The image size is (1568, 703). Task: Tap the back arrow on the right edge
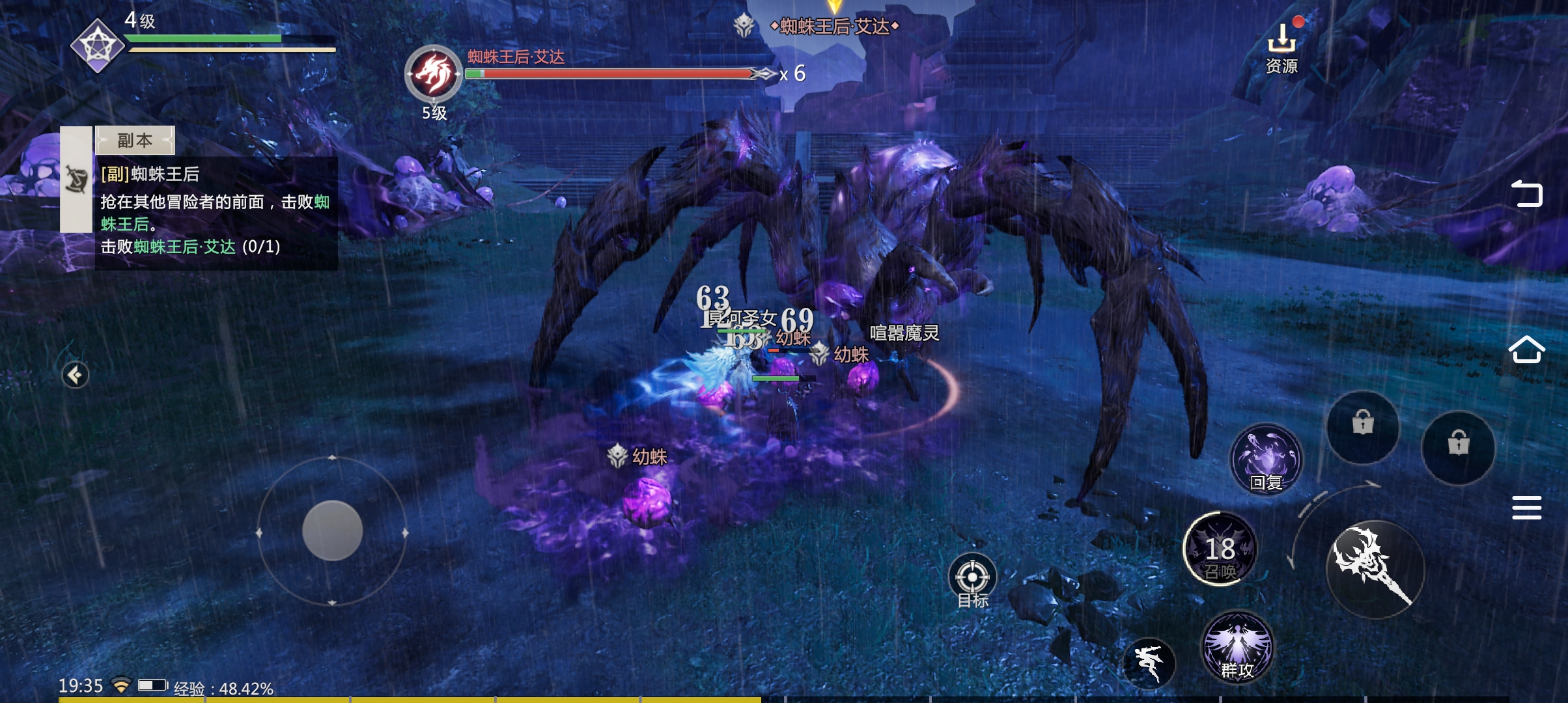click(1526, 193)
